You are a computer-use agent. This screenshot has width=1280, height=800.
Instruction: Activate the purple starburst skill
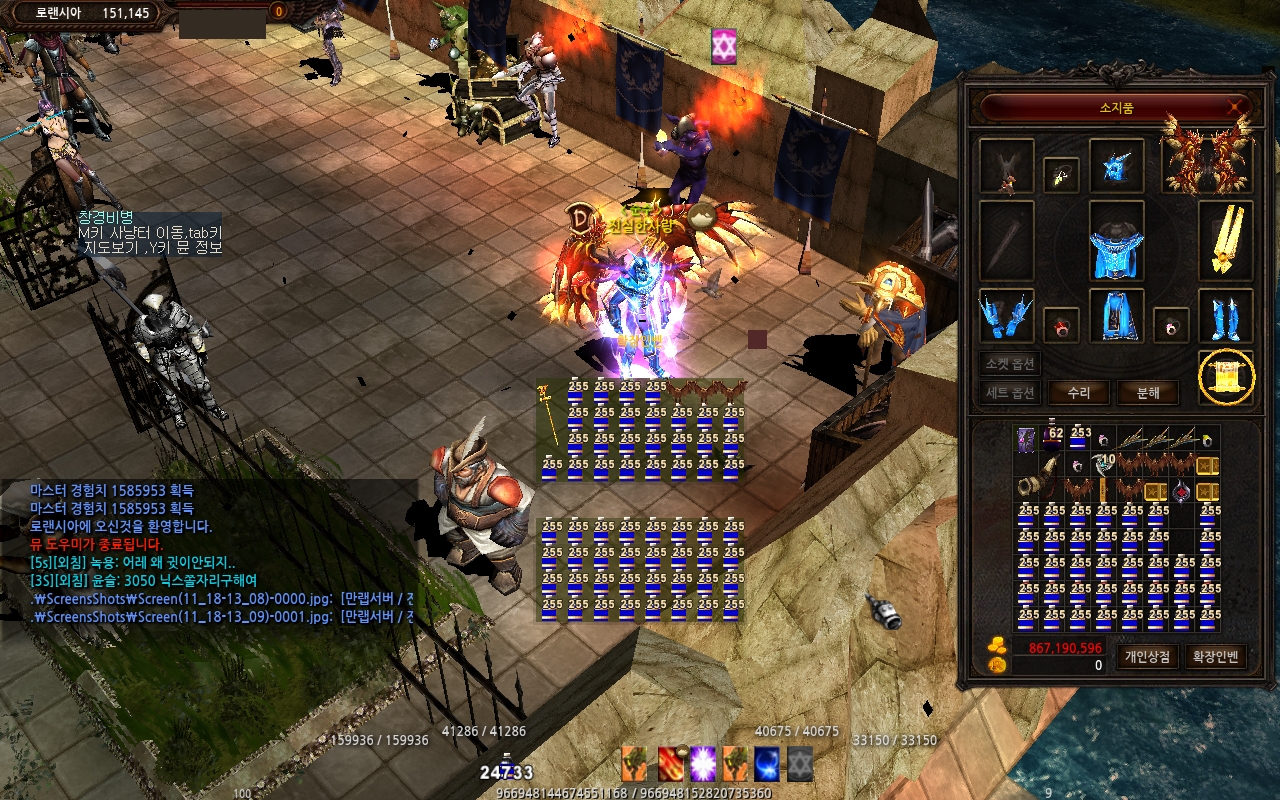pos(703,763)
